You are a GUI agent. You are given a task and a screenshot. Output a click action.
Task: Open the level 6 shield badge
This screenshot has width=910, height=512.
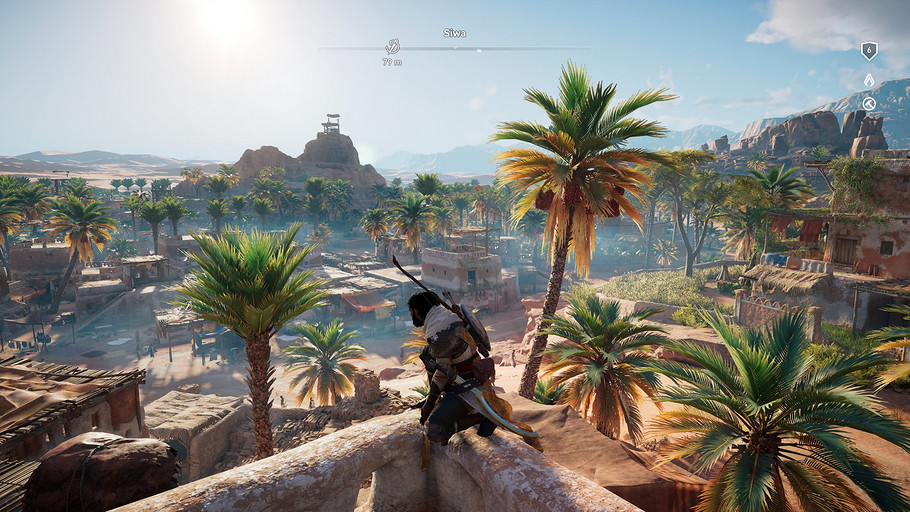coord(869,50)
